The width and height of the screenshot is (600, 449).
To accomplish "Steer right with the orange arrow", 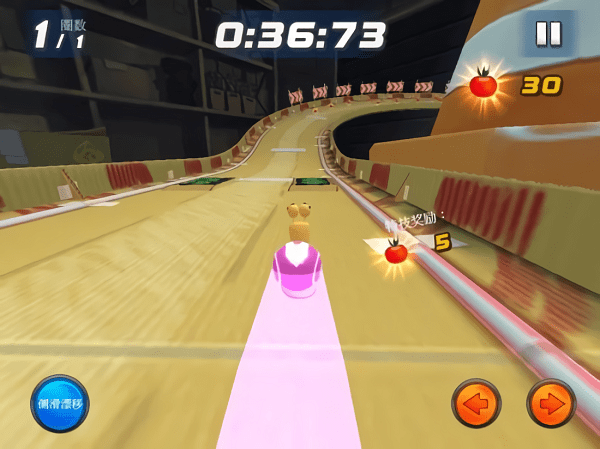I will pos(551,404).
